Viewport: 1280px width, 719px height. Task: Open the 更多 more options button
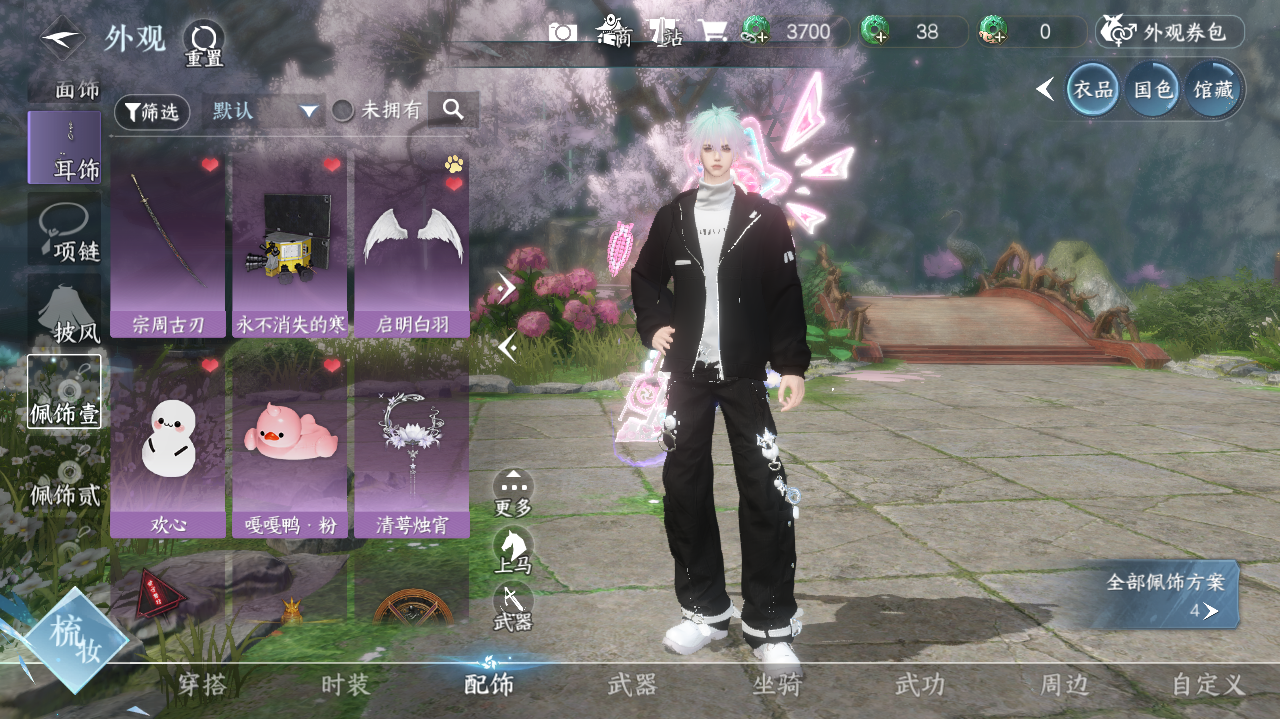513,492
